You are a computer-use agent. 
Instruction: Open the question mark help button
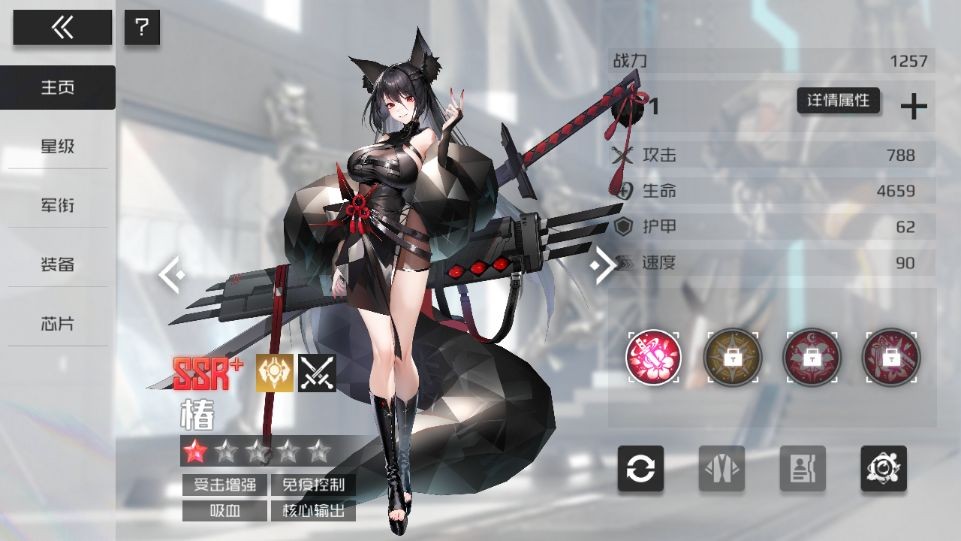(142, 28)
